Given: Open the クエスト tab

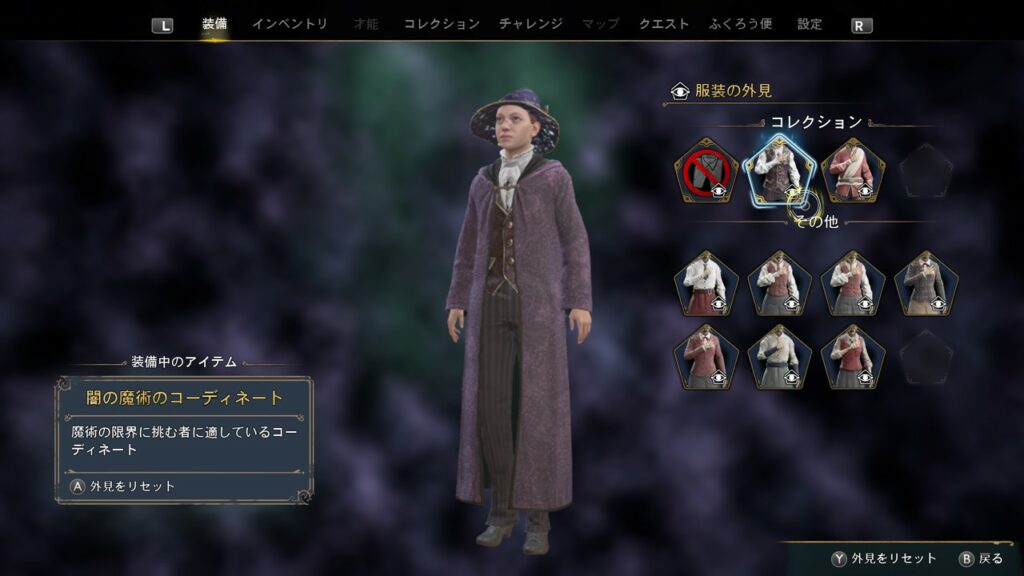Looking at the screenshot, I should pos(664,24).
